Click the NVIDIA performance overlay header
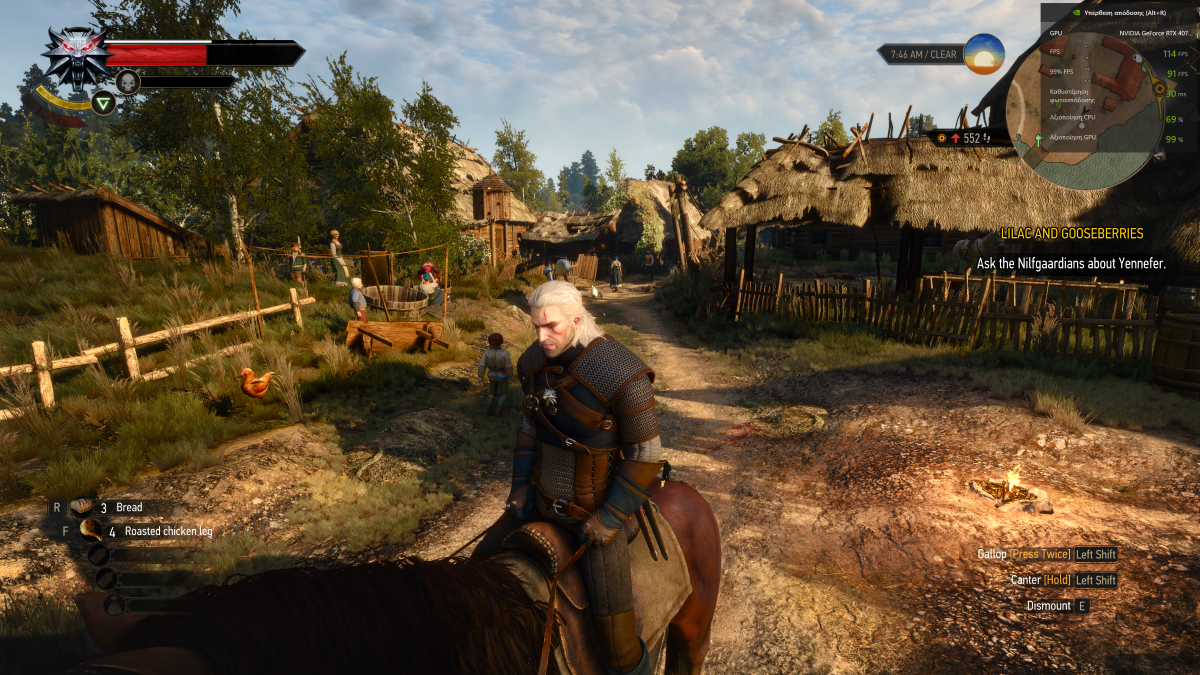1200x675 pixels. click(1118, 12)
